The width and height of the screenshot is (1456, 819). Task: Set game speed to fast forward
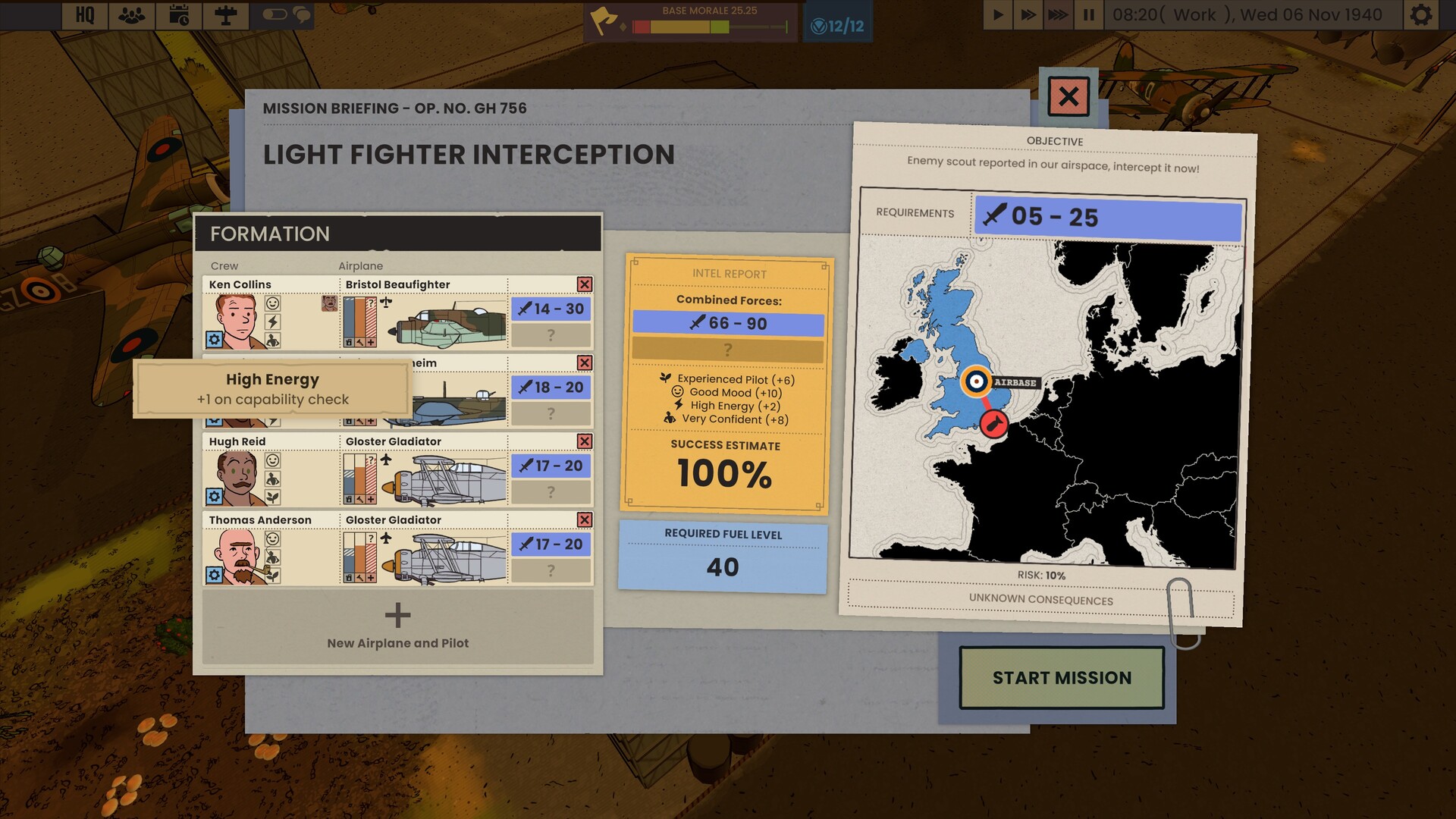click(1028, 15)
